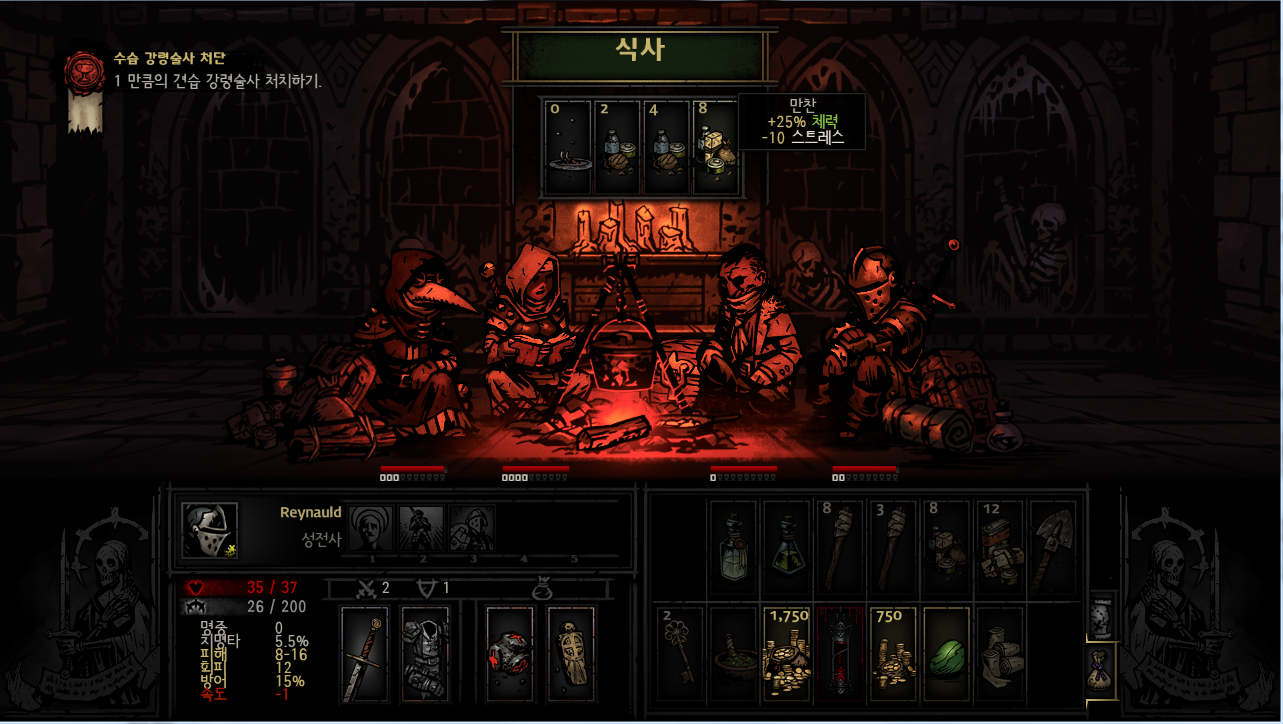Image resolution: width=1283 pixels, height=724 pixels.
Task: Choose the feast meal costing 8 food
Action: pos(714,147)
